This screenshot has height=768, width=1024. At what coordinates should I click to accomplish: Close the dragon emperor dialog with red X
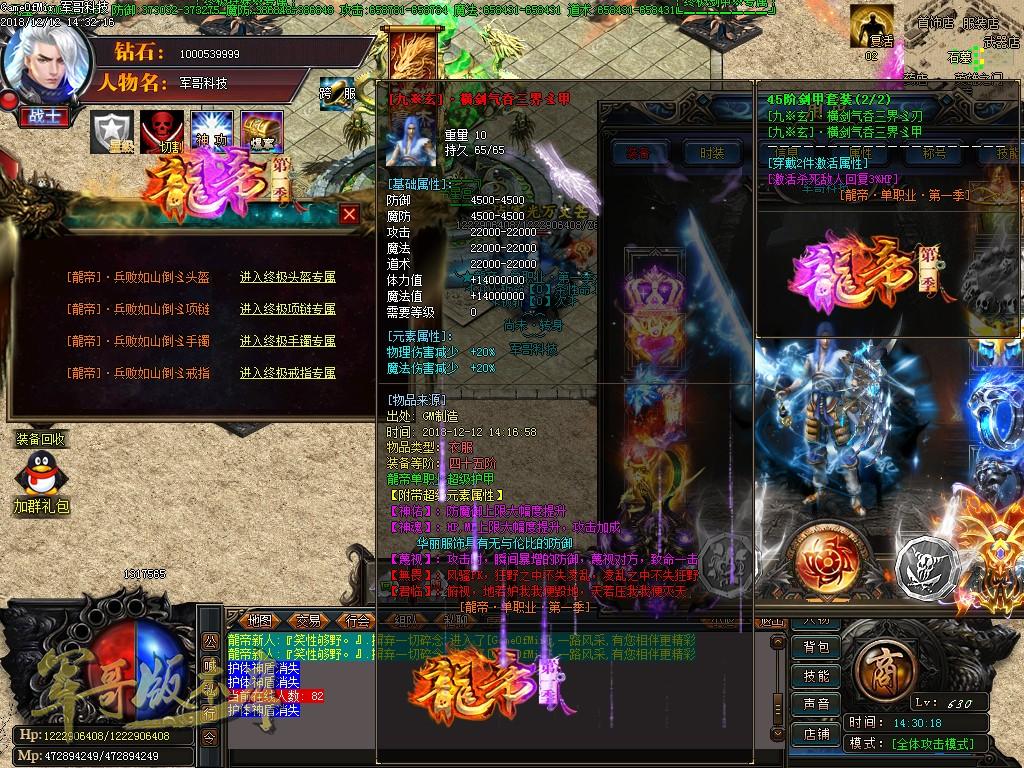coord(349,214)
